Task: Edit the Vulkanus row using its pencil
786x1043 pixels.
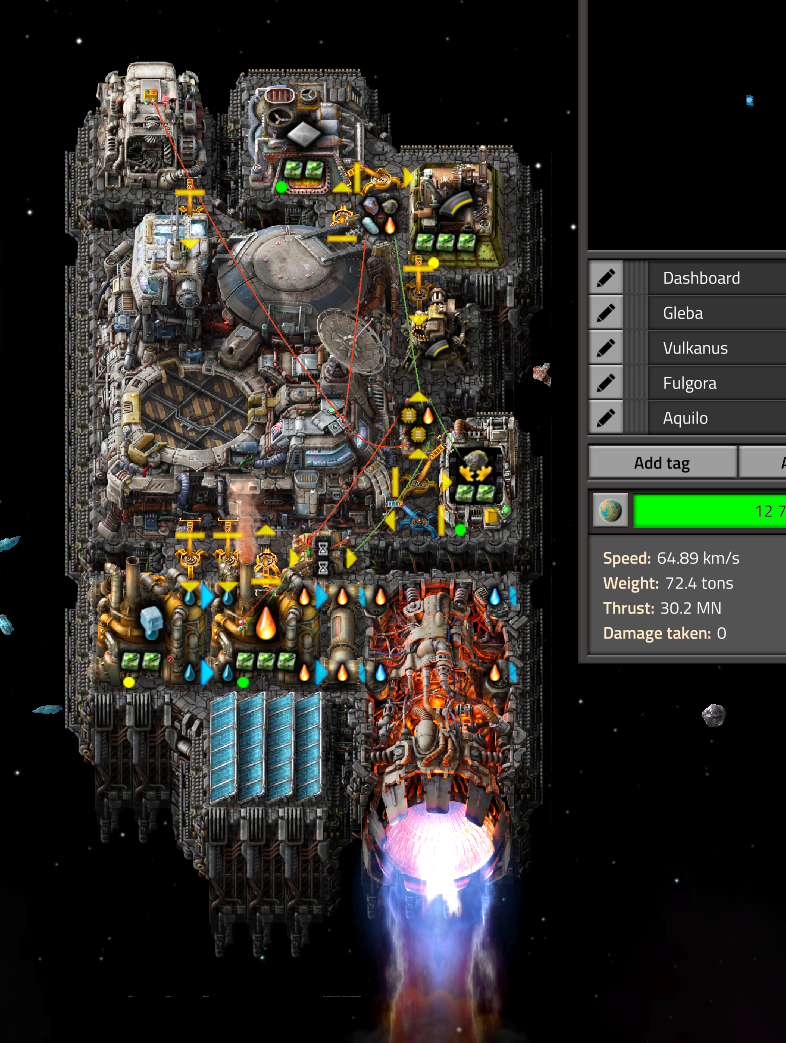Action: 605,348
